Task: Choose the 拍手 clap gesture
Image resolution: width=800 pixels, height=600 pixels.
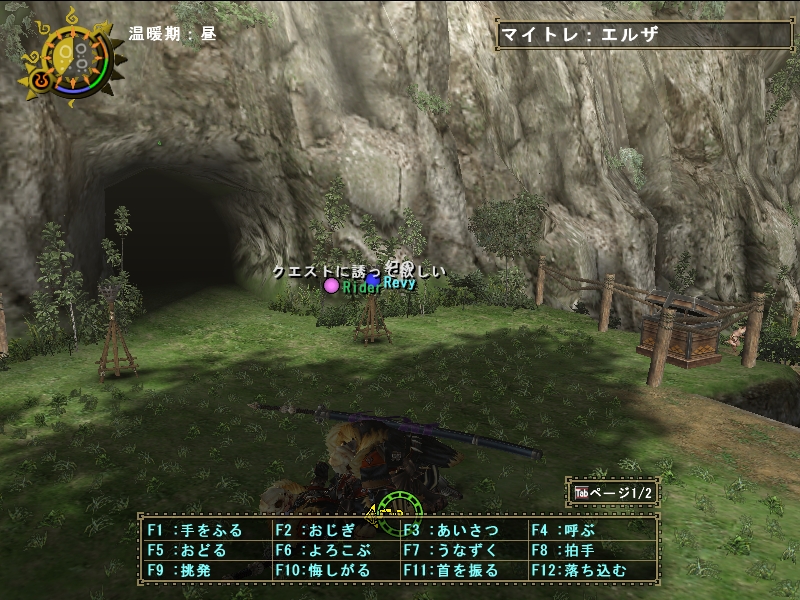Action: (590, 551)
